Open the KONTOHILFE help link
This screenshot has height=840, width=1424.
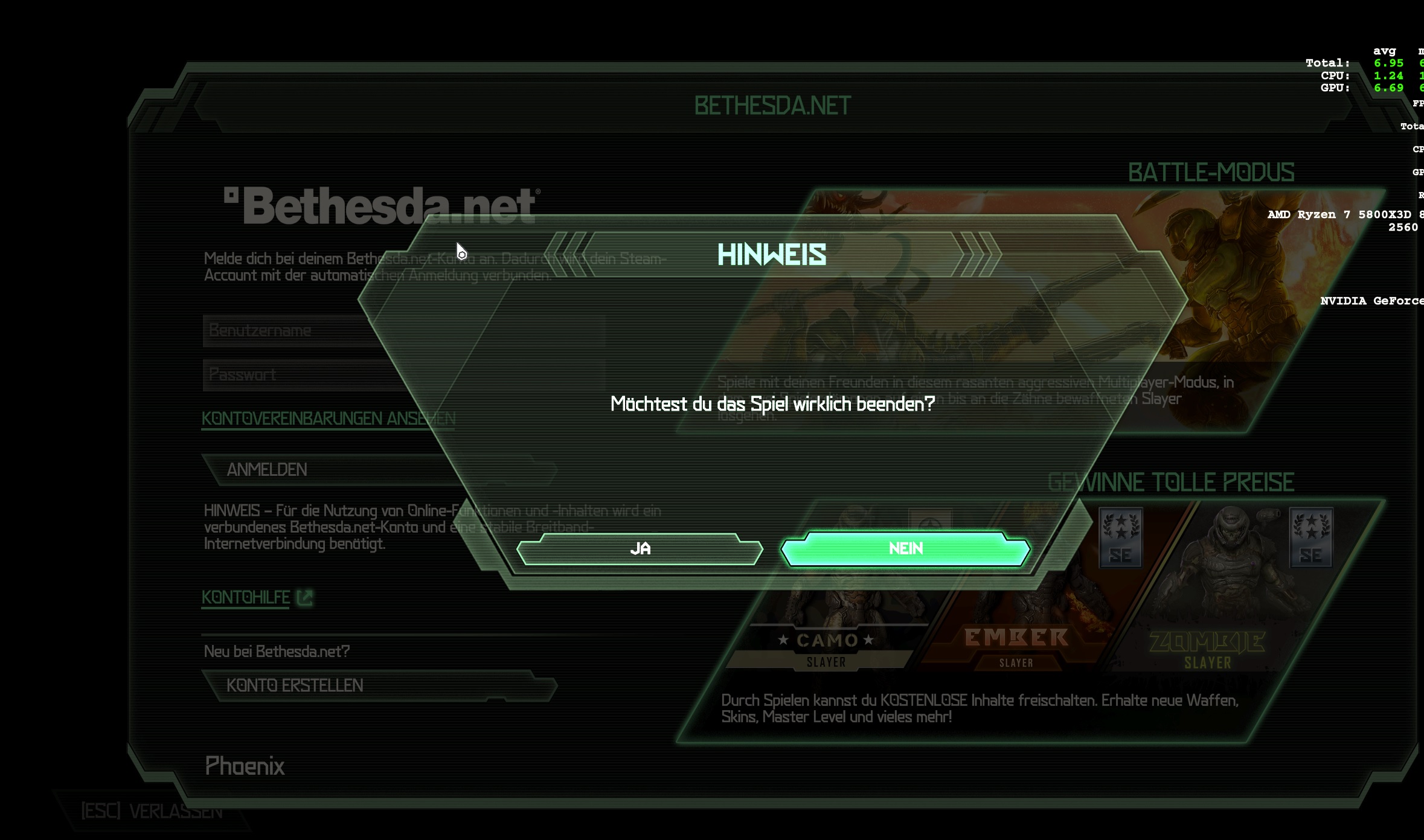pyautogui.click(x=245, y=598)
